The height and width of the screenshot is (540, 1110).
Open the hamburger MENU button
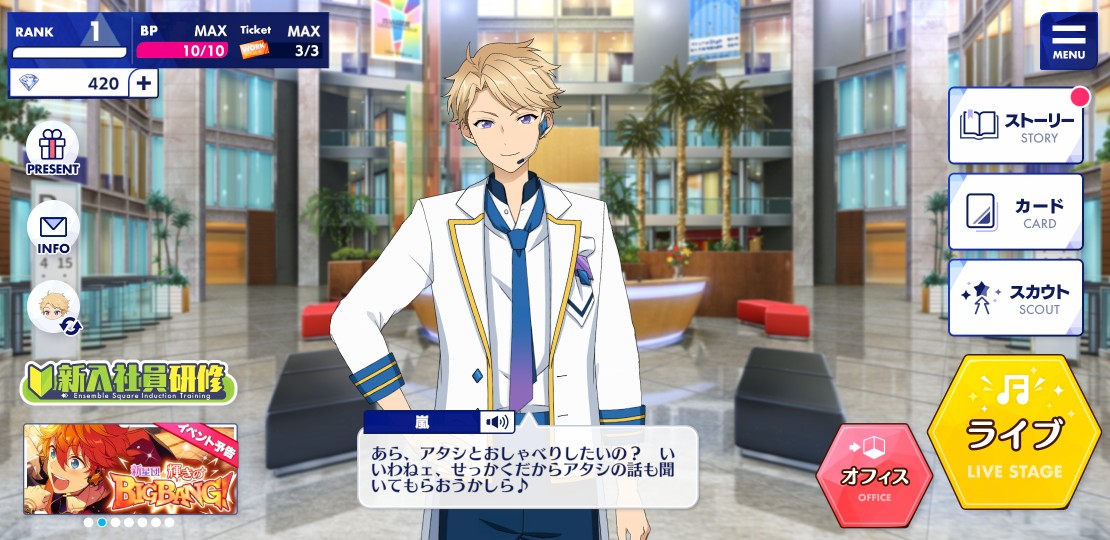(x=1068, y=41)
